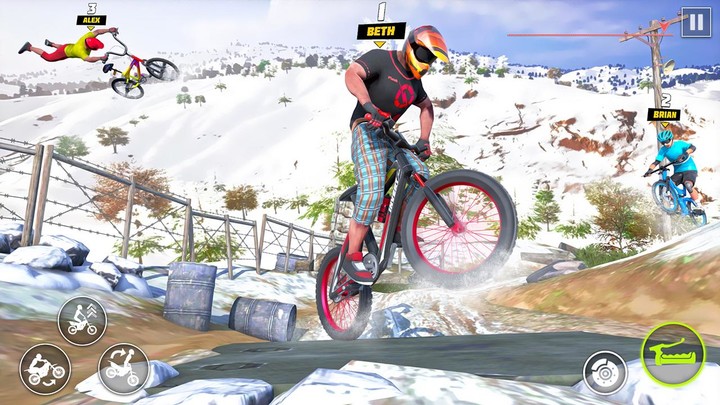Tap the green throttle handlebar button
720x405 pixels.
(671, 355)
